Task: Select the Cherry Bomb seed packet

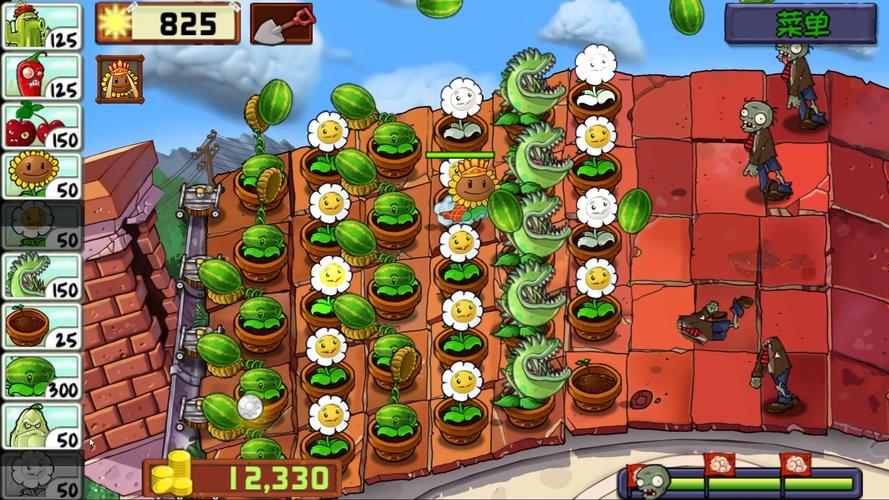Action: click(42, 126)
